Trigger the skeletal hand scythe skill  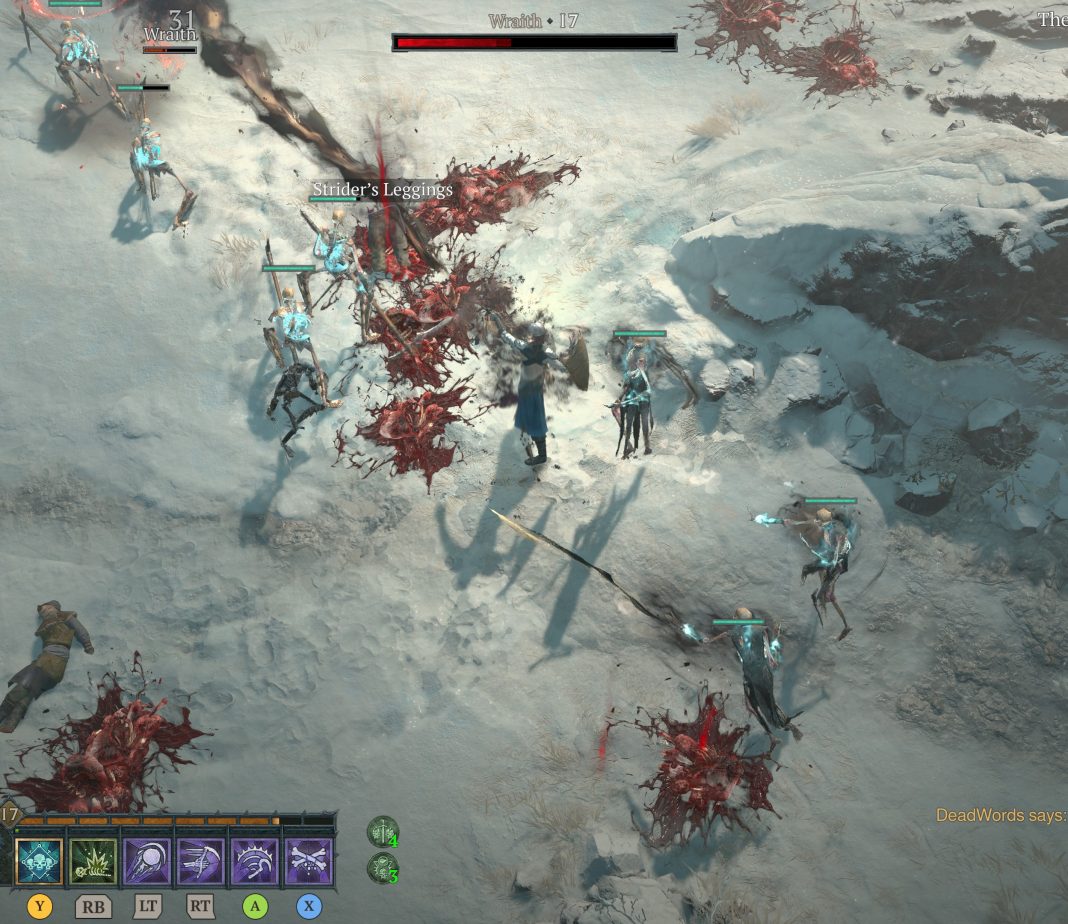(201, 861)
